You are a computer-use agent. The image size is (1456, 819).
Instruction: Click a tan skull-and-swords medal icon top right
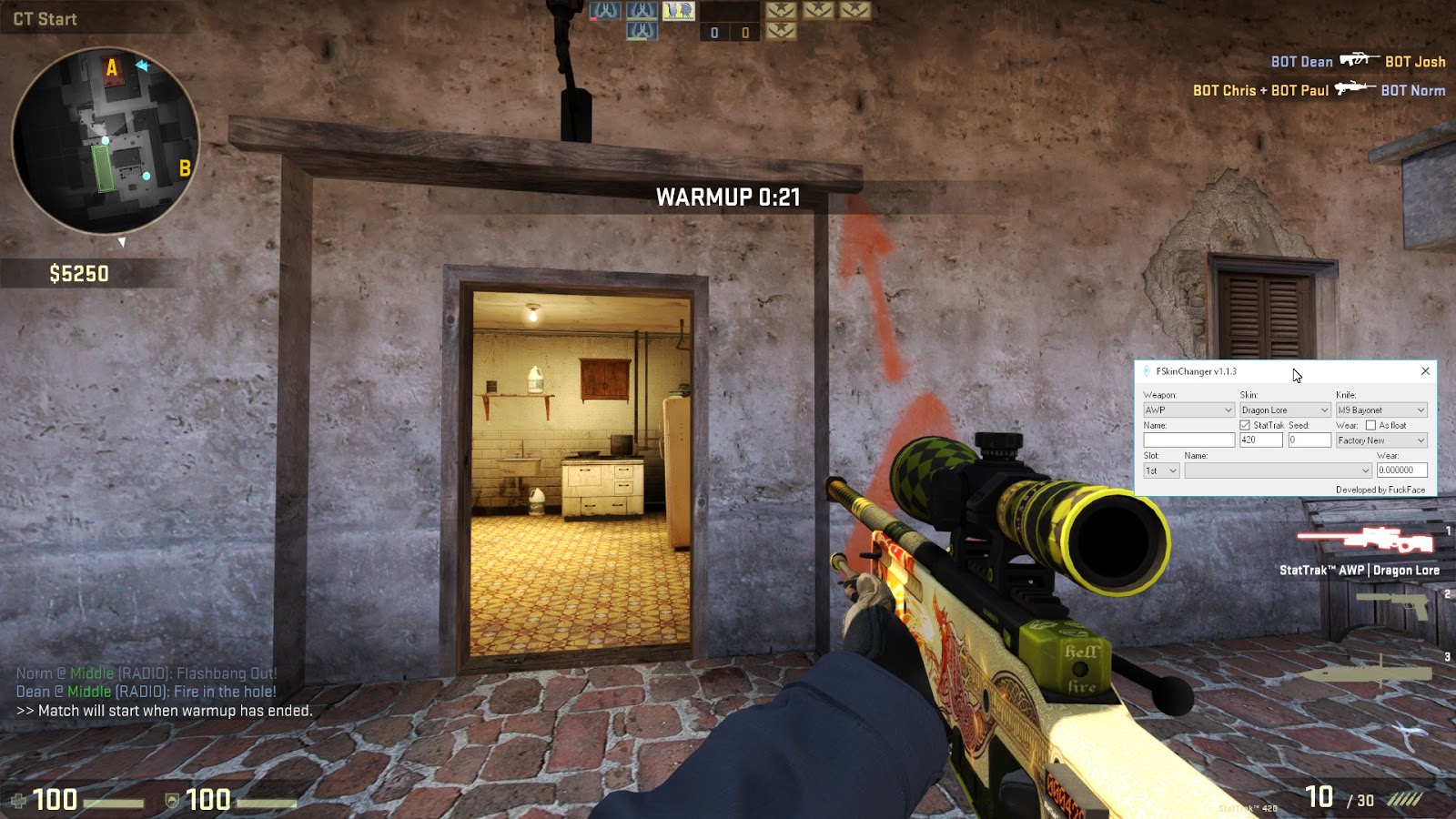[781, 12]
